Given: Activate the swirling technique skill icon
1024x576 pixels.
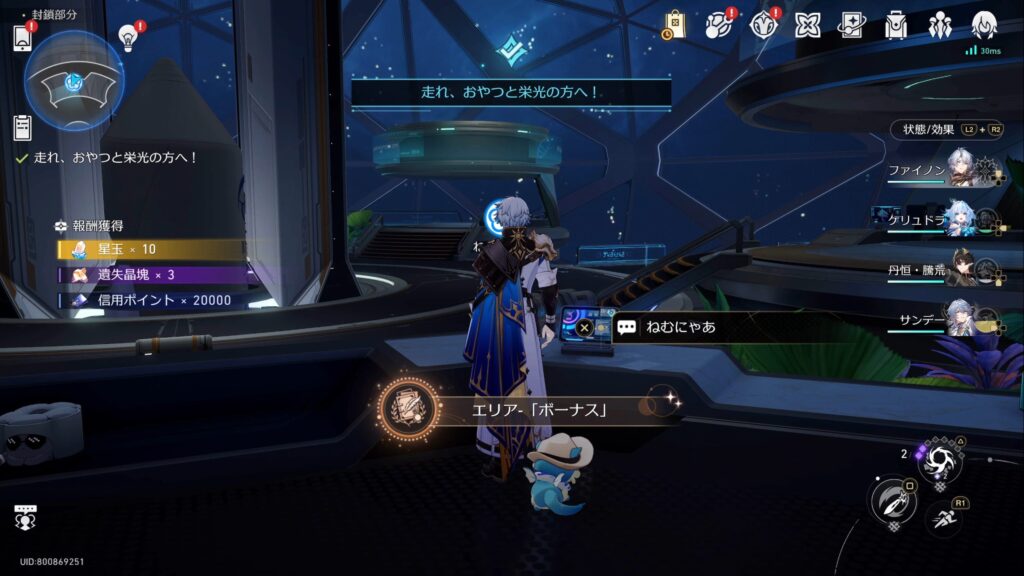Looking at the screenshot, I should 940,460.
